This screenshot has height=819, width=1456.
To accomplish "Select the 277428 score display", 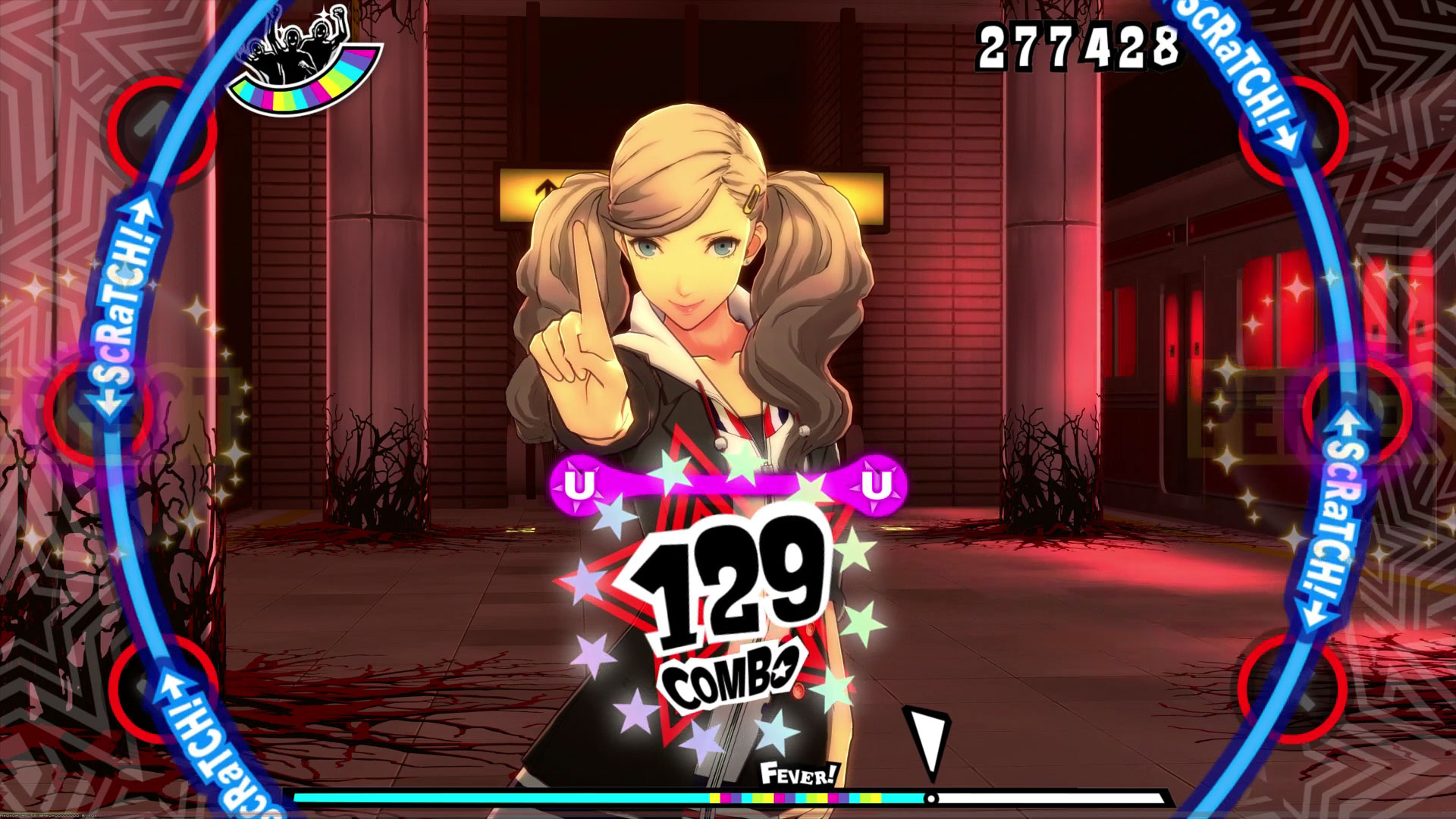I will click(x=1077, y=45).
